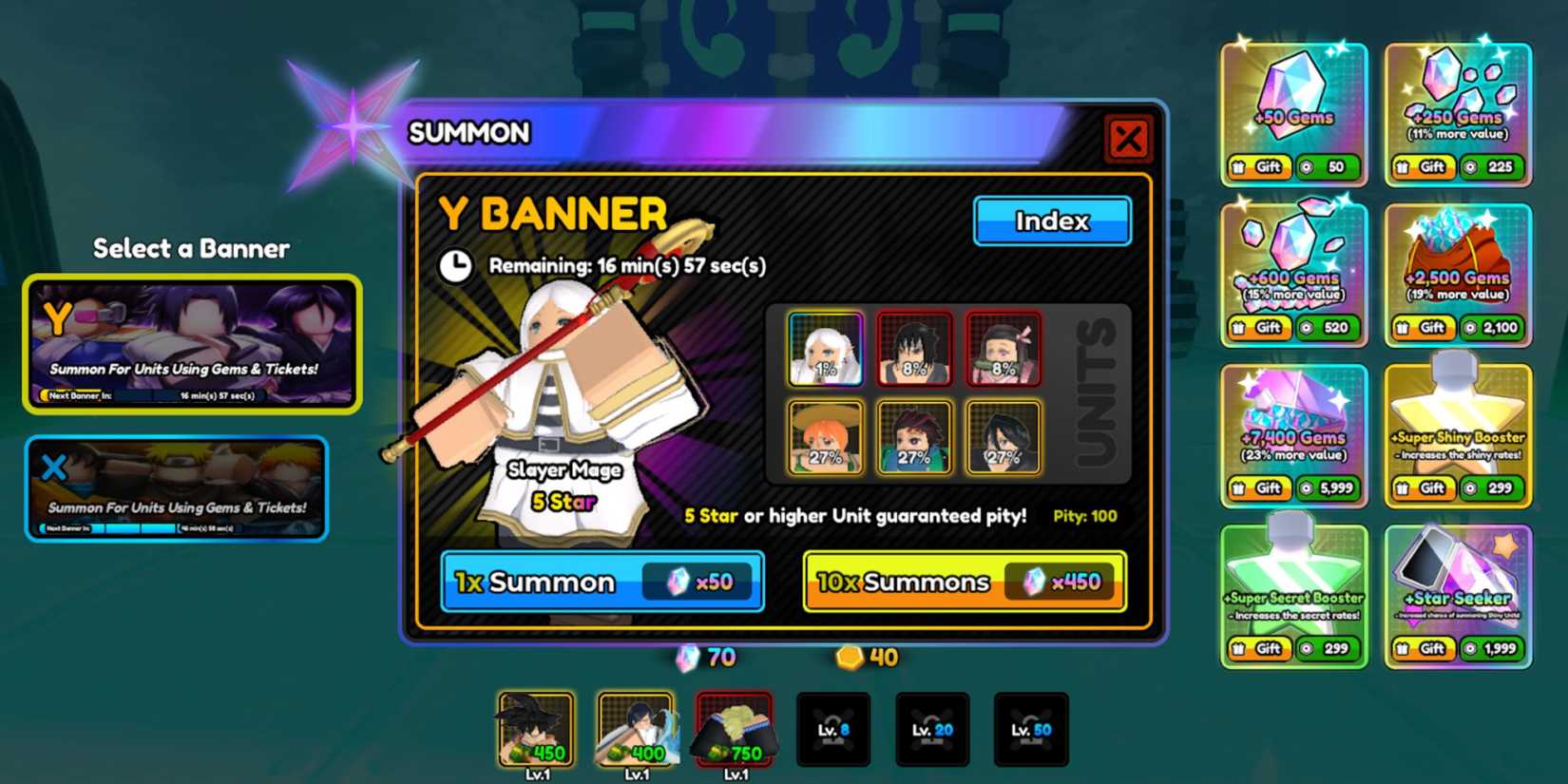Enable the Super Secret Booster
Viewport: 1568px width, 784px height.
tap(1292, 589)
